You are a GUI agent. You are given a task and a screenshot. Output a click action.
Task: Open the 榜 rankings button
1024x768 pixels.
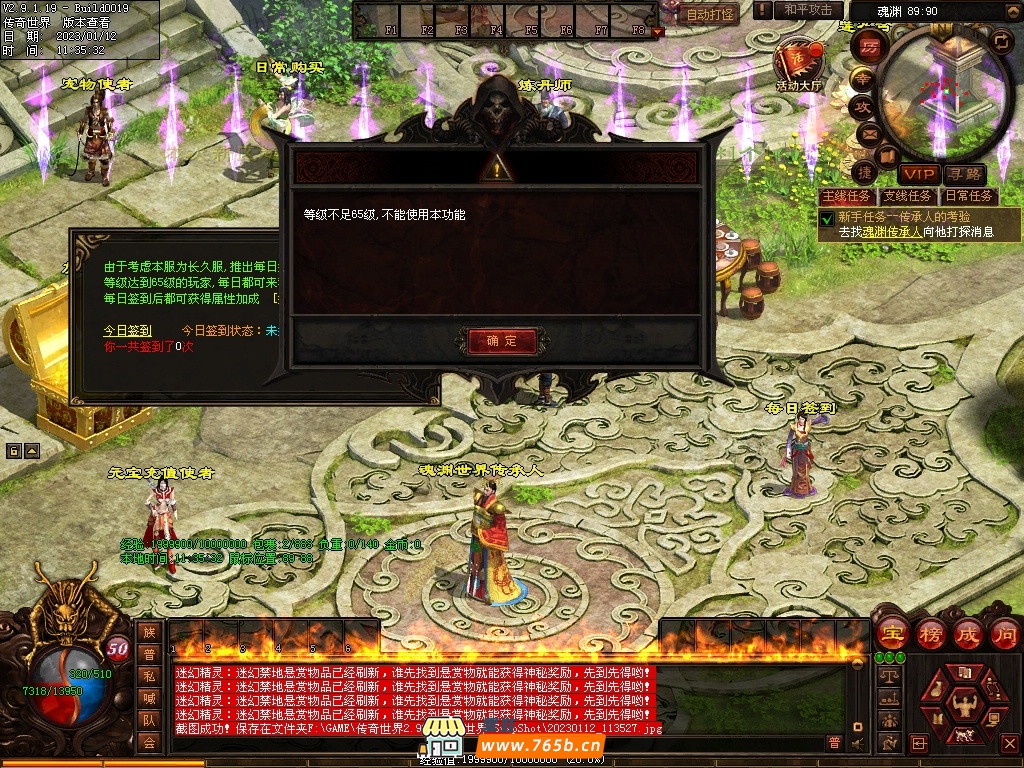click(930, 634)
